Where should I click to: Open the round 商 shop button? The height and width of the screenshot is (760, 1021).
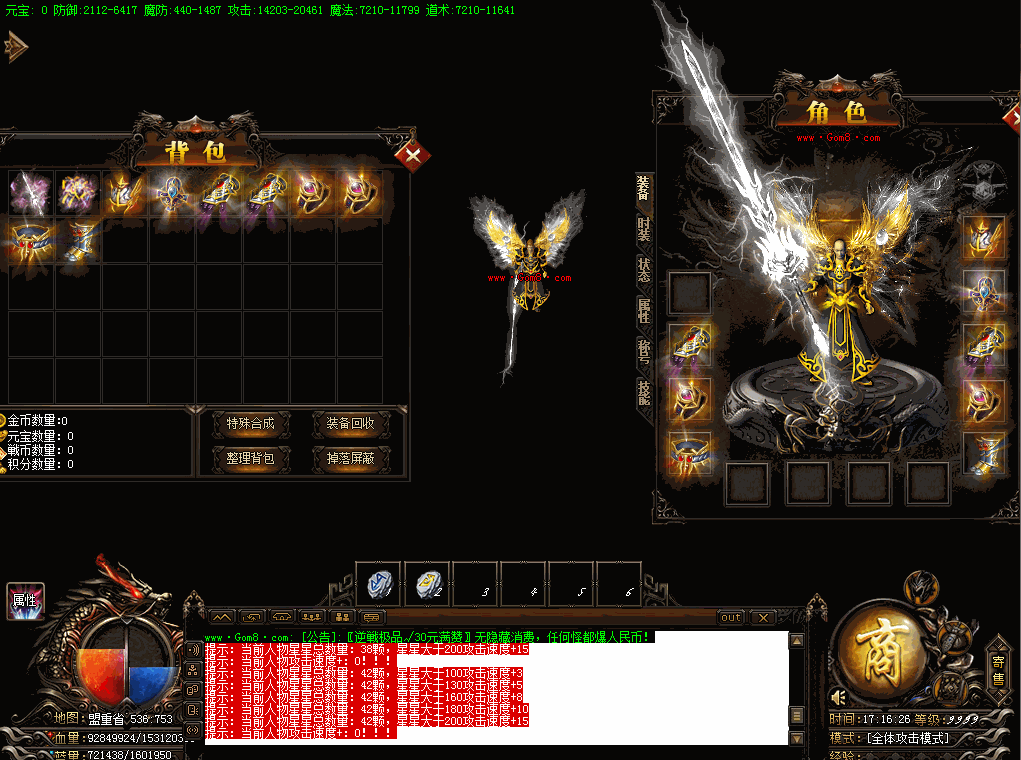[x=882, y=651]
